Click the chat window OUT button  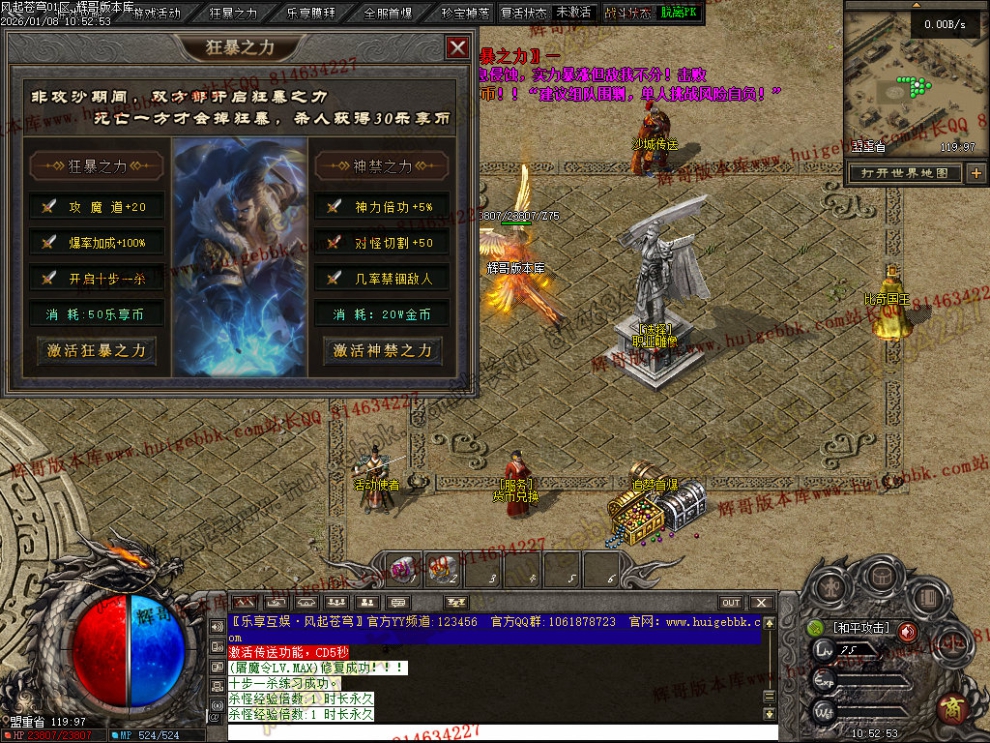click(731, 602)
